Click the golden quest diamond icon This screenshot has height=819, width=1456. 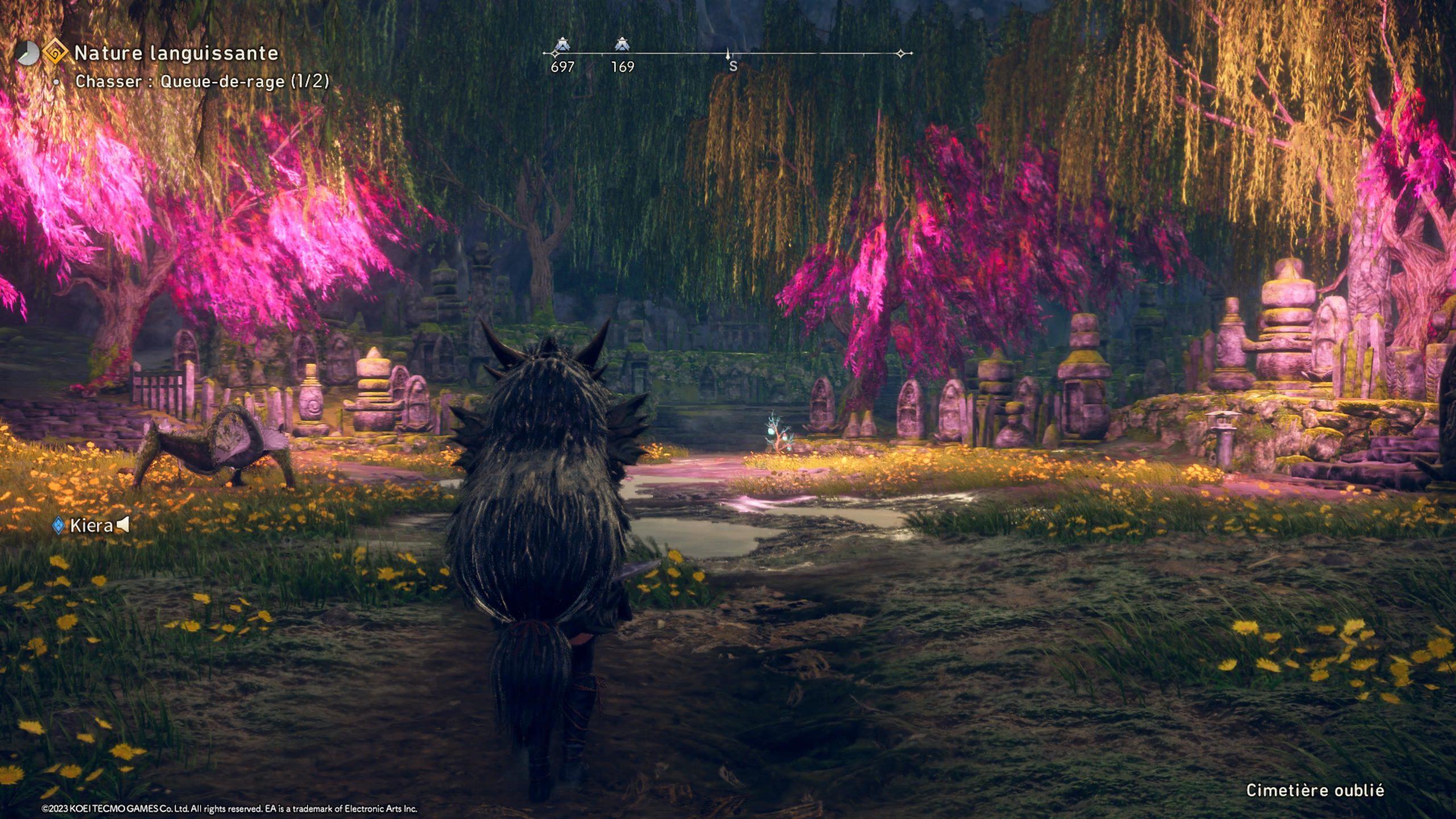pyautogui.click(x=56, y=52)
